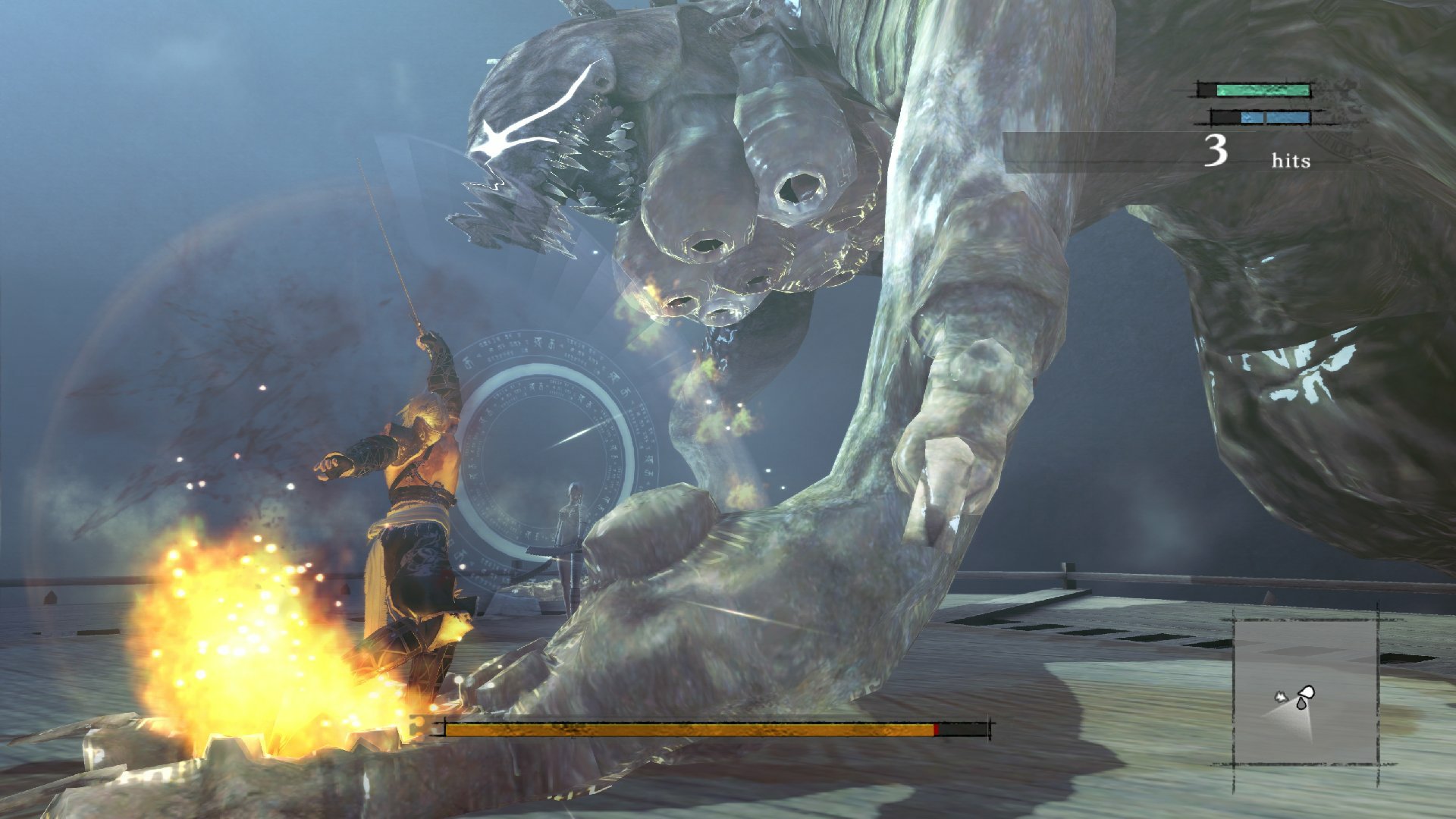
Task: Click the green health gauge icon
Action: point(1263,90)
